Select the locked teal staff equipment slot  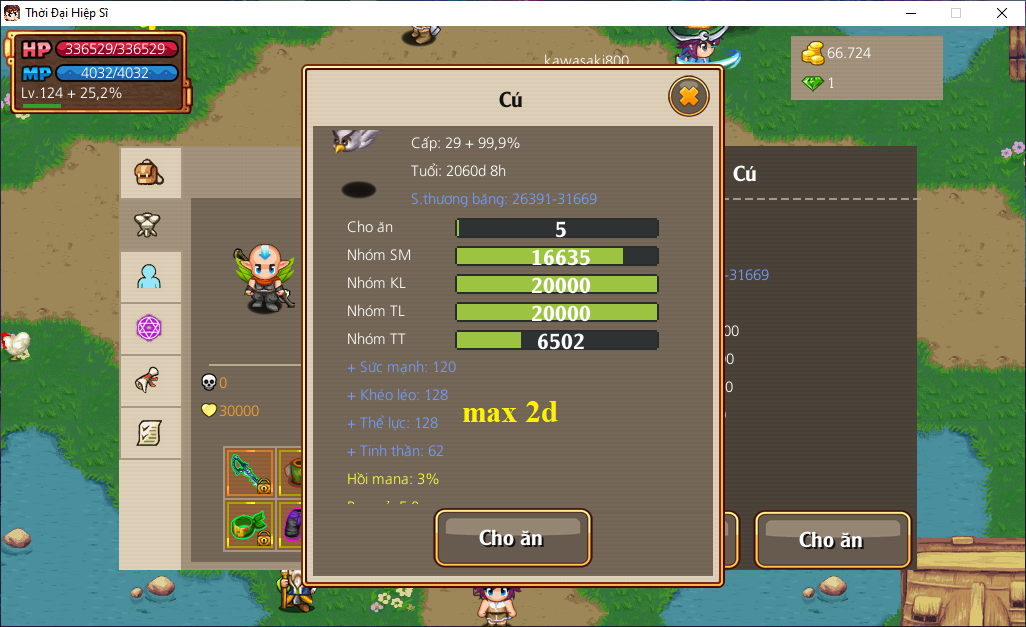click(x=249, y=473)
